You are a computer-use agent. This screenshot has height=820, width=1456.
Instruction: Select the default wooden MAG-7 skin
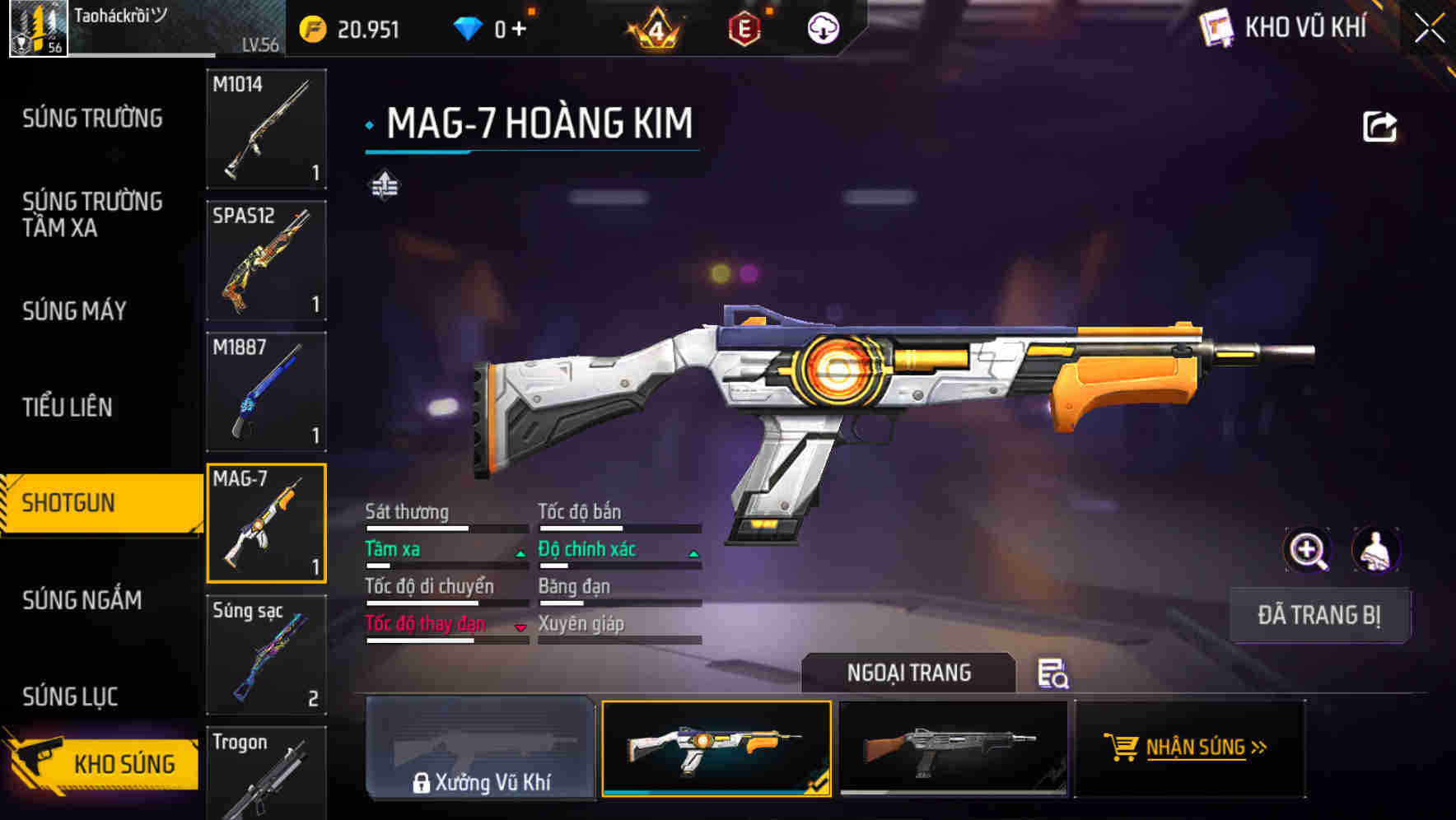click(953, 748)
